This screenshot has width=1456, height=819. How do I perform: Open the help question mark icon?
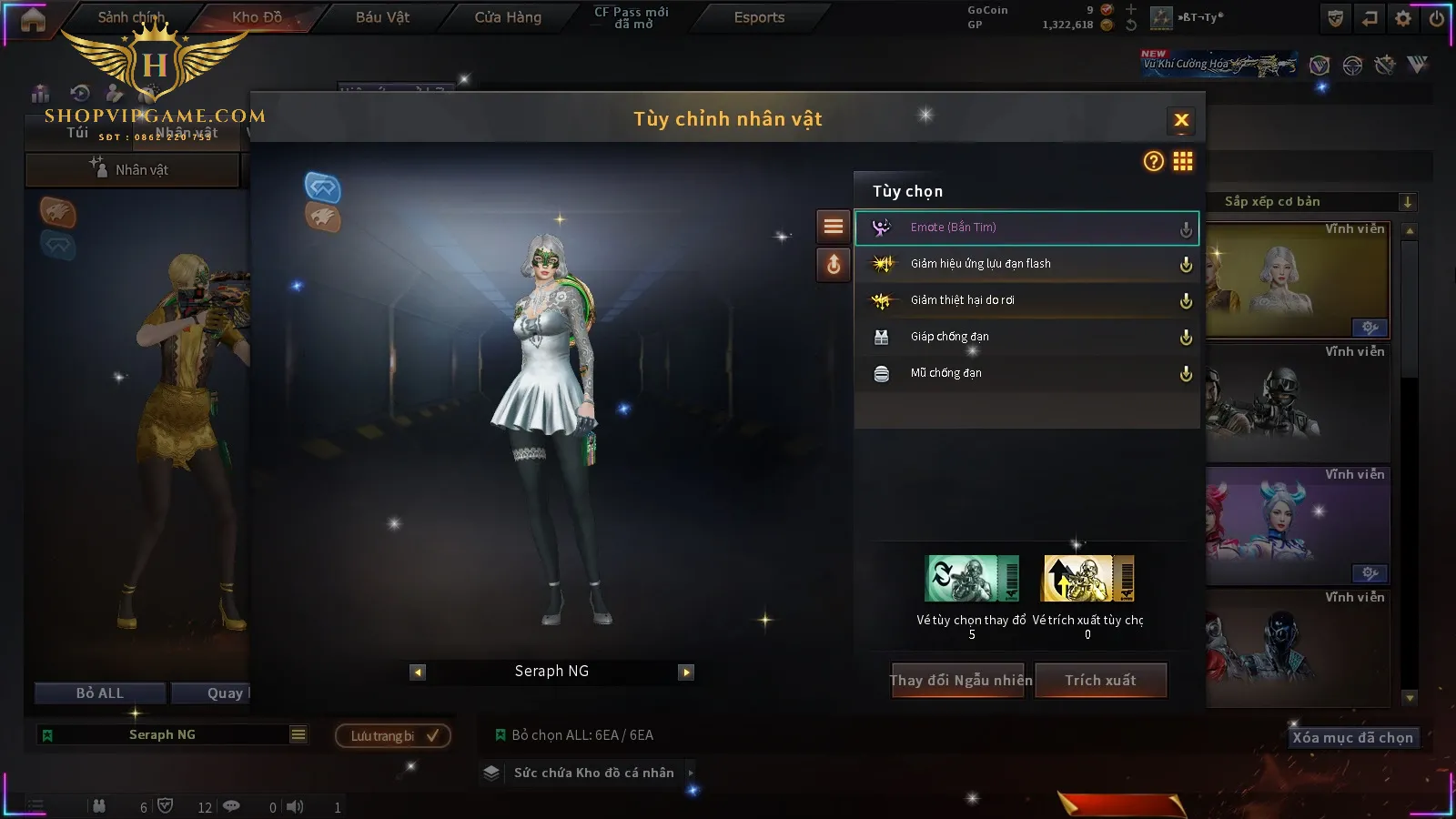click(x=1153, y=162)
